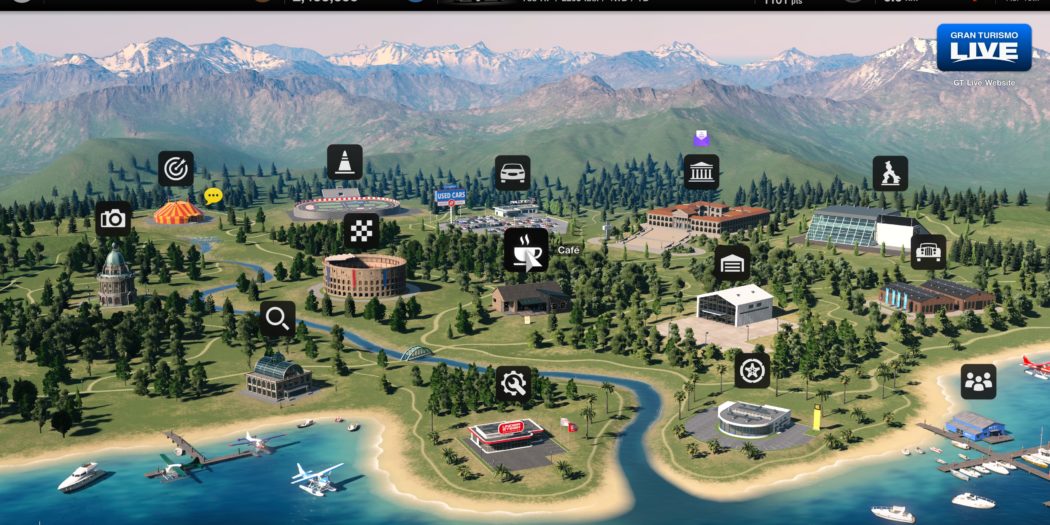Screen dimensions: 1050x525
Task: Open the camera icon for Scapes
Action: tap(113, 218)
